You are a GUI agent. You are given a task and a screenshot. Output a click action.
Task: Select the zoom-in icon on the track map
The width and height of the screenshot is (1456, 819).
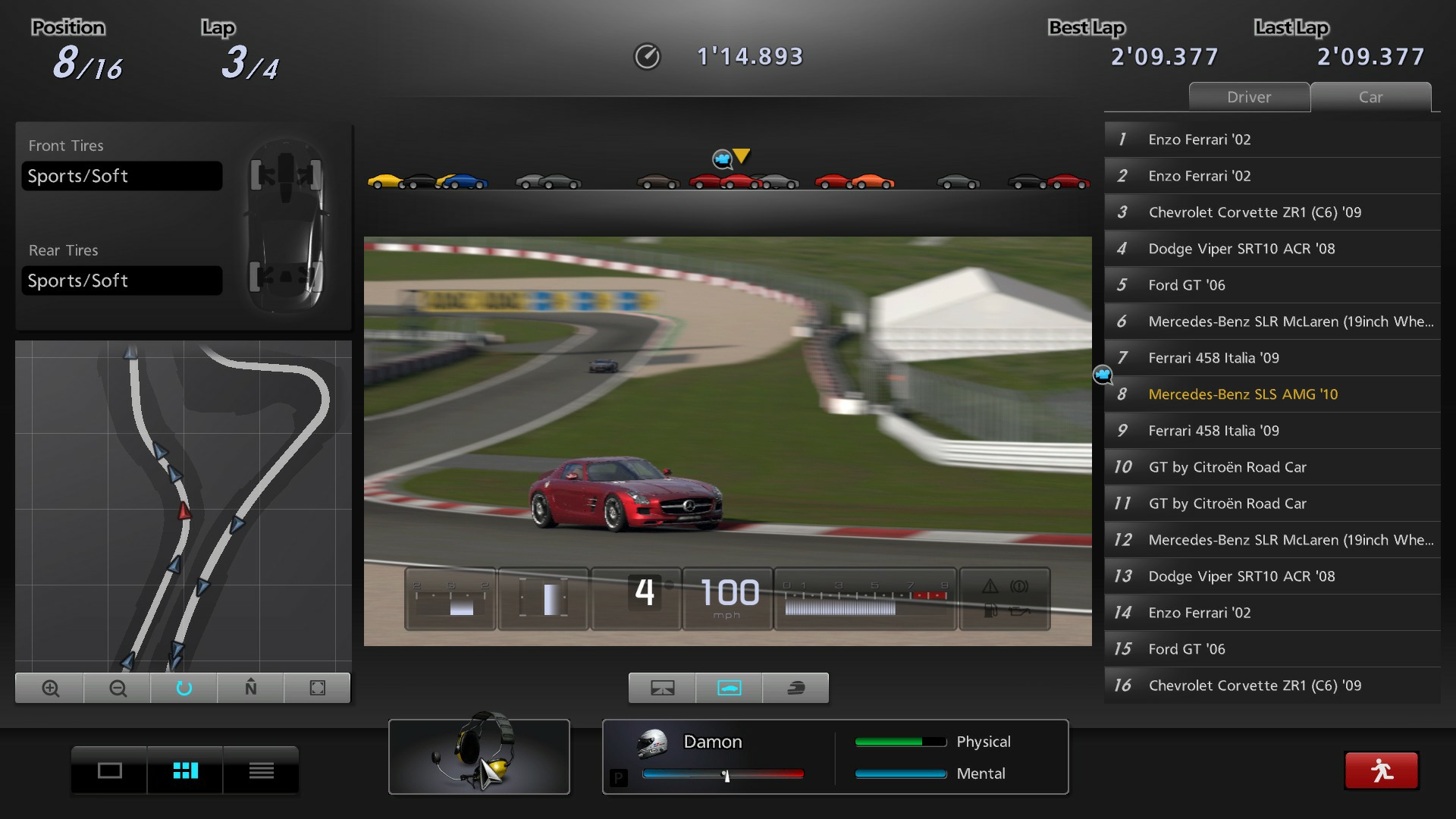49,688
